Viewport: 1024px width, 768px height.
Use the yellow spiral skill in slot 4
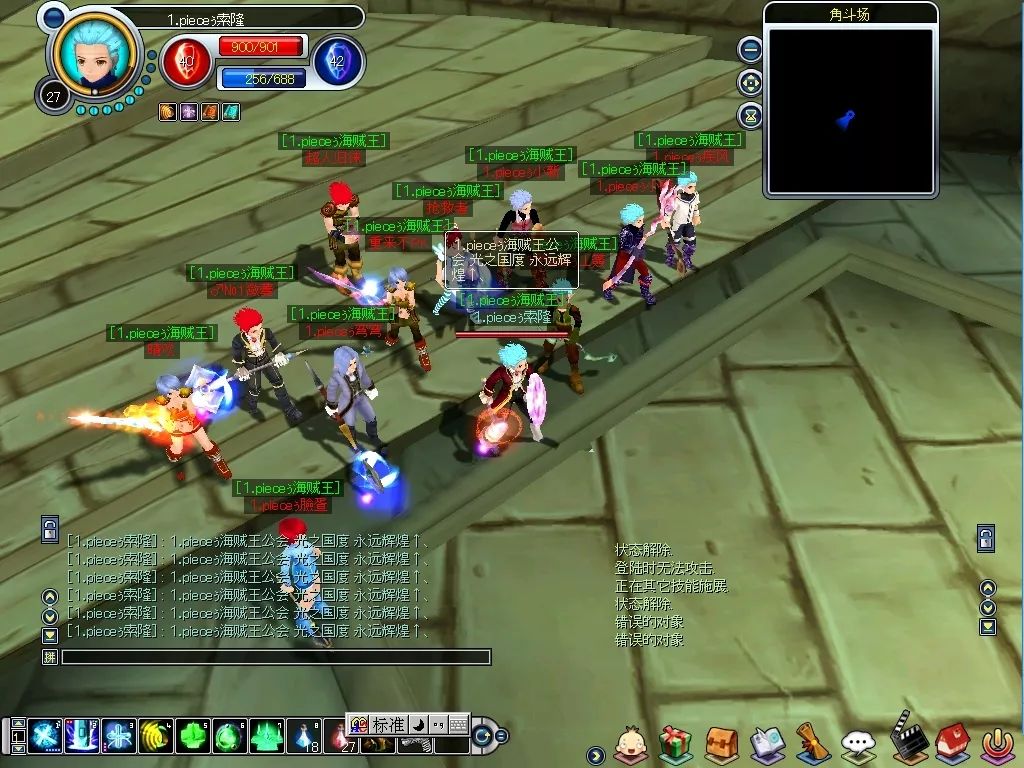pos(154,736)
